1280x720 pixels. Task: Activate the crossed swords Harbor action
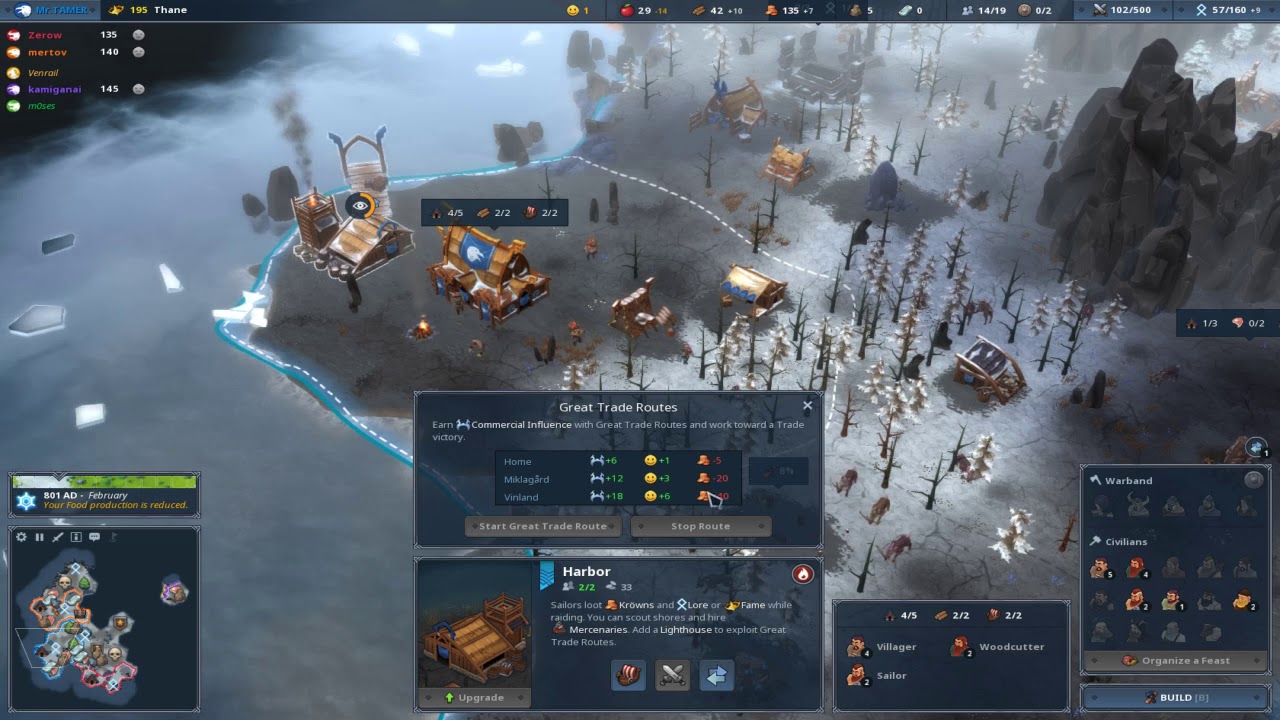coord(672,676)
